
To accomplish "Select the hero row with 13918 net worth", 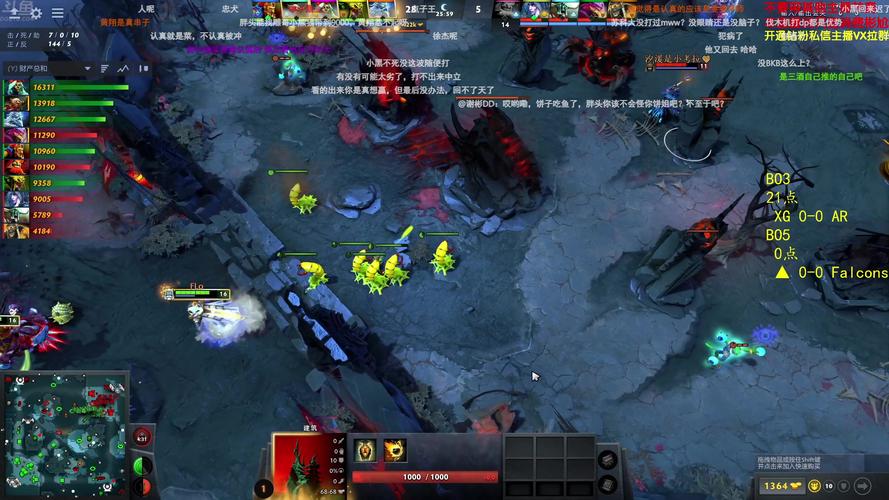I will 60,103.
